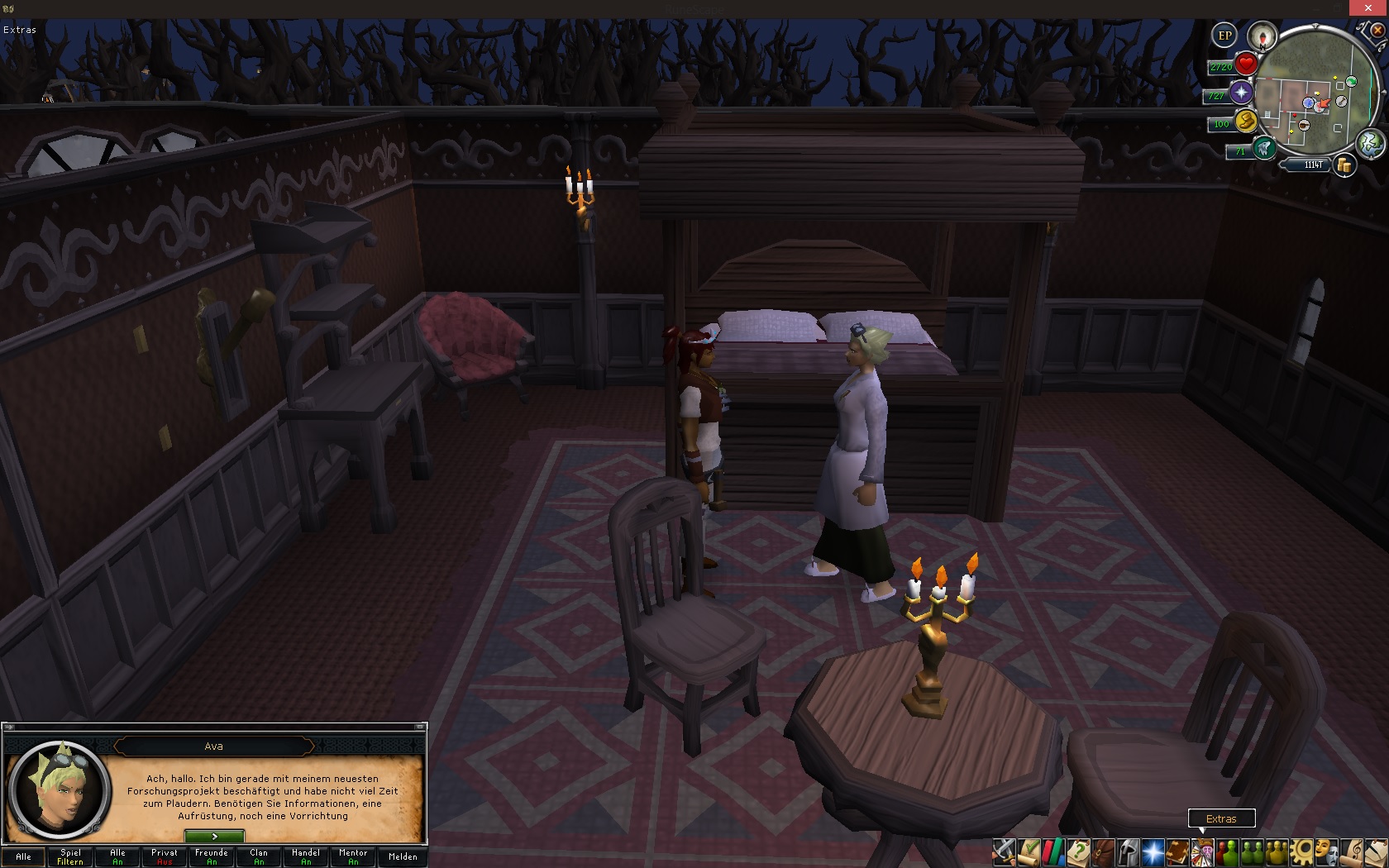Open the backpack inventory tab

pyautogui.click(x=1103, y=851)
